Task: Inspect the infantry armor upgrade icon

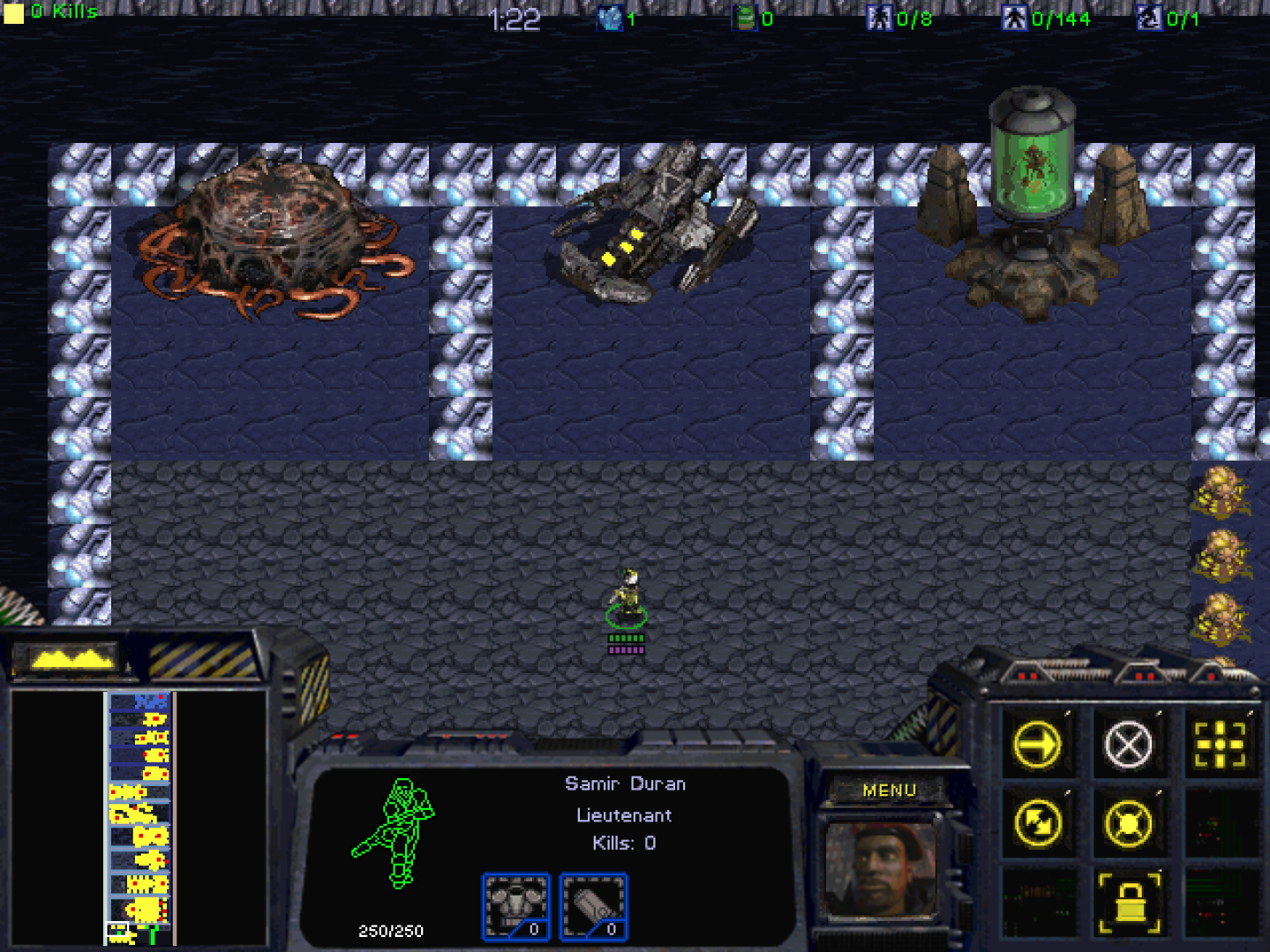Action: coord(516,906)
